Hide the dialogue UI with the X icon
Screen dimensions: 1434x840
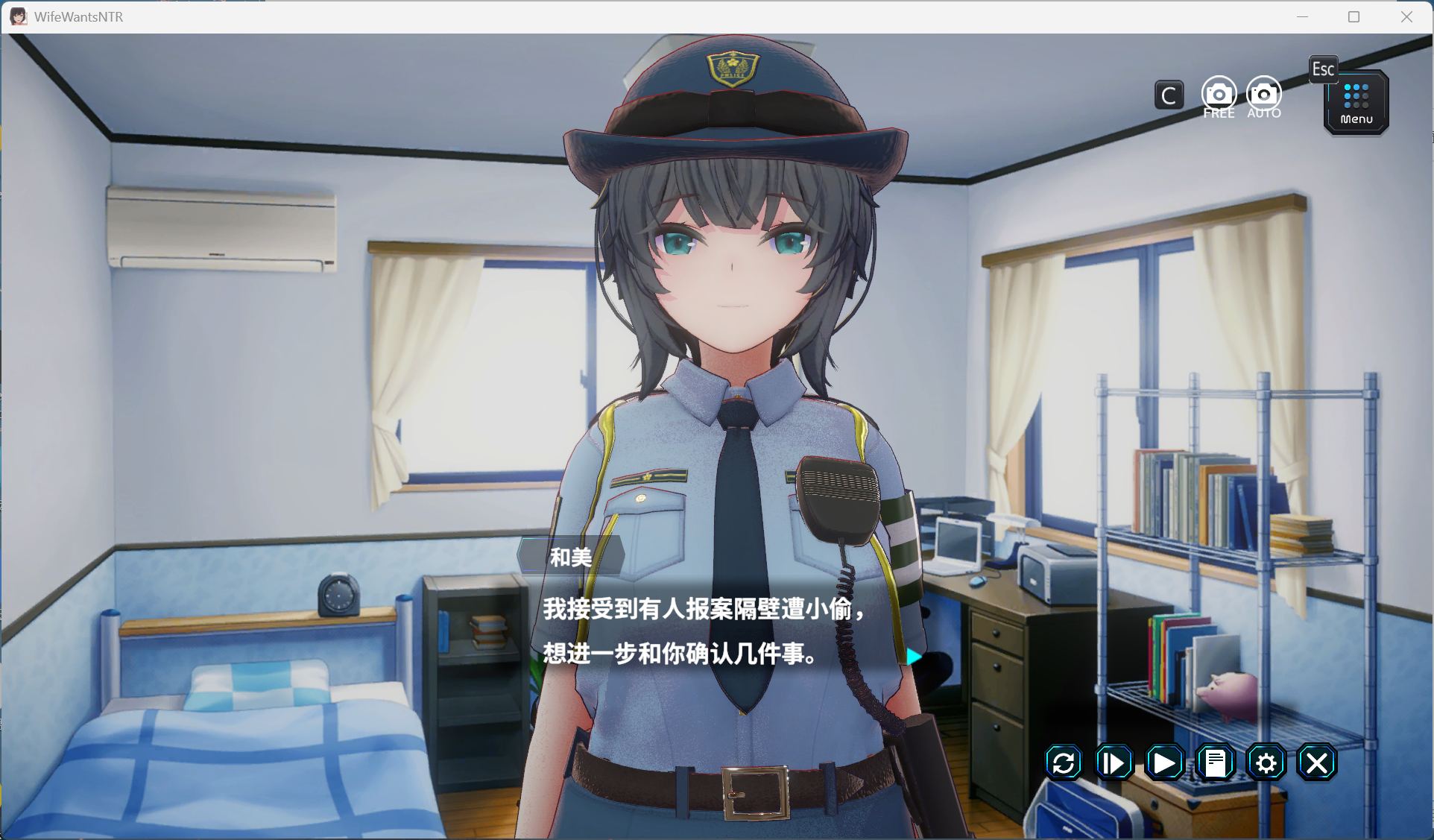click(1317, 762)
